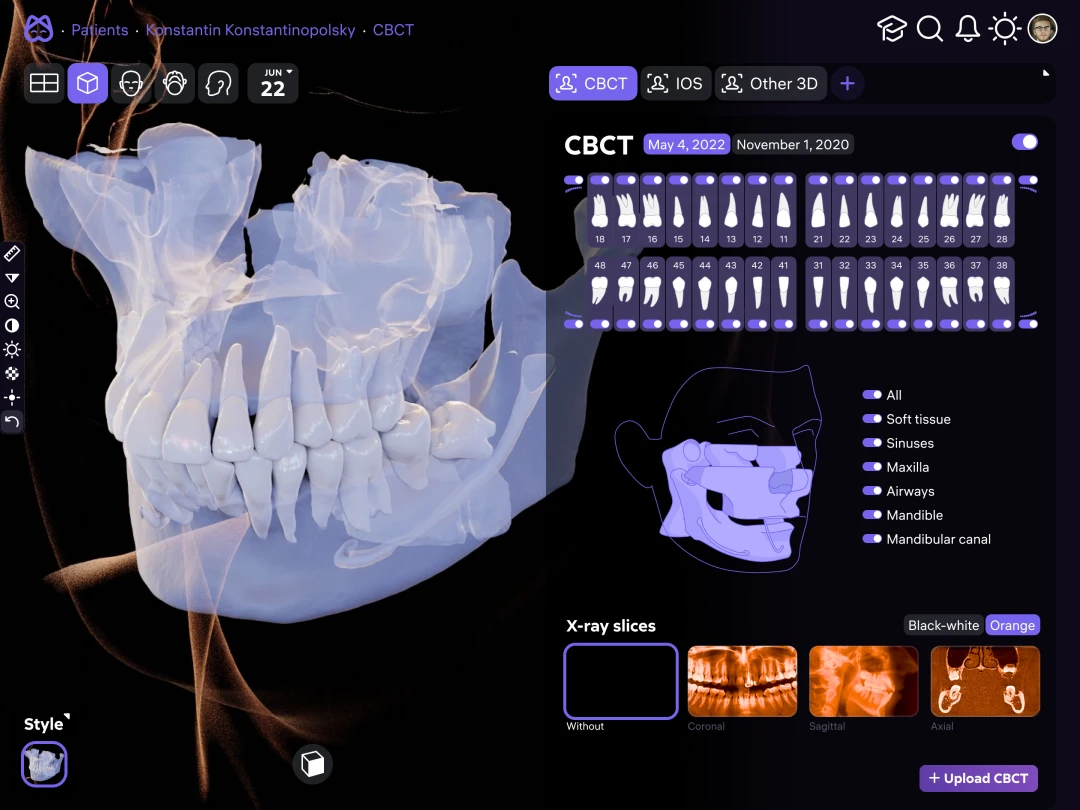Open the Other 3D tab

click(771, 84)
